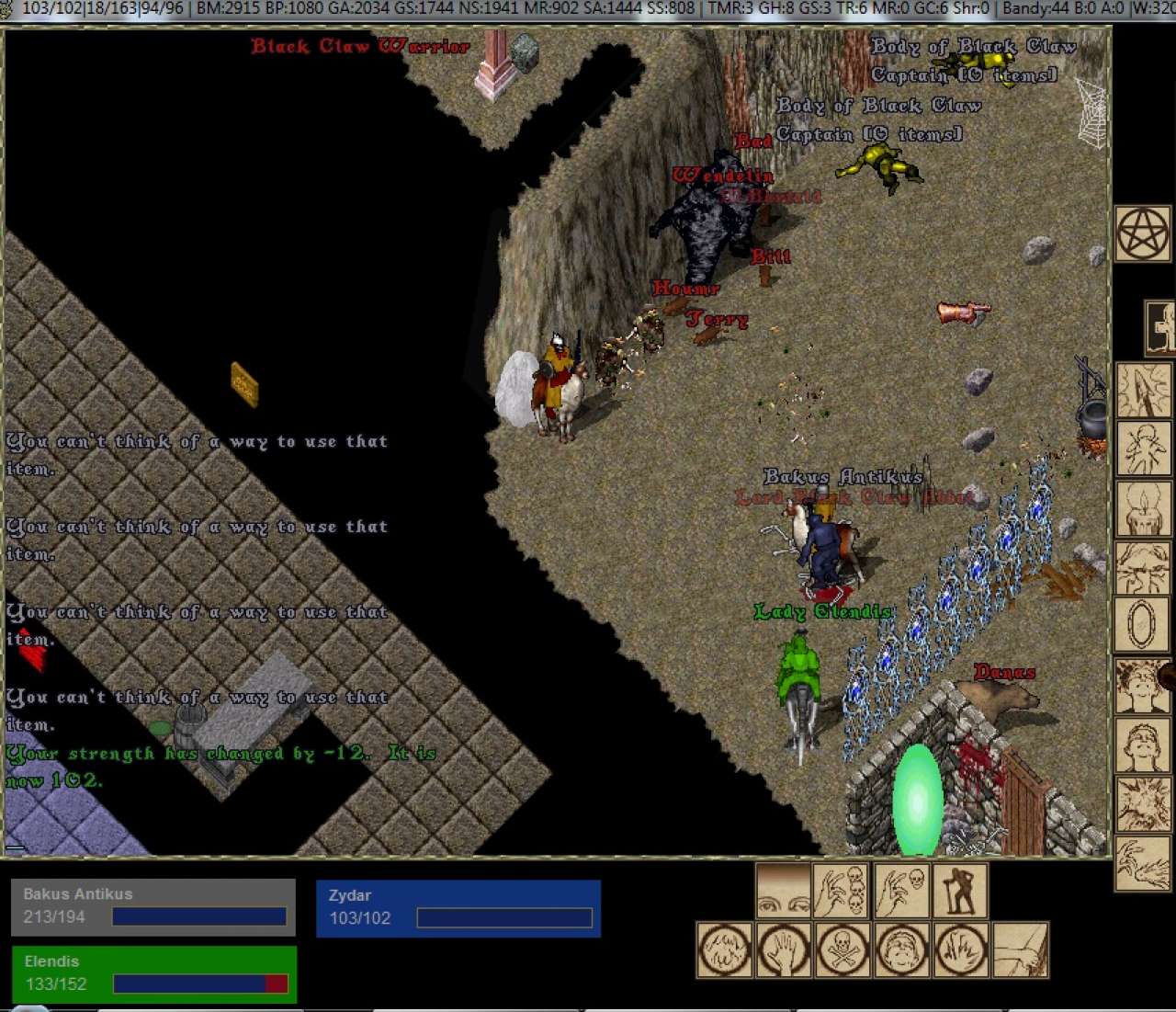Viewport: 1176px width, 1012px height.
Task: Cast the circled open hand spell
Action: (x=784, y=949)
